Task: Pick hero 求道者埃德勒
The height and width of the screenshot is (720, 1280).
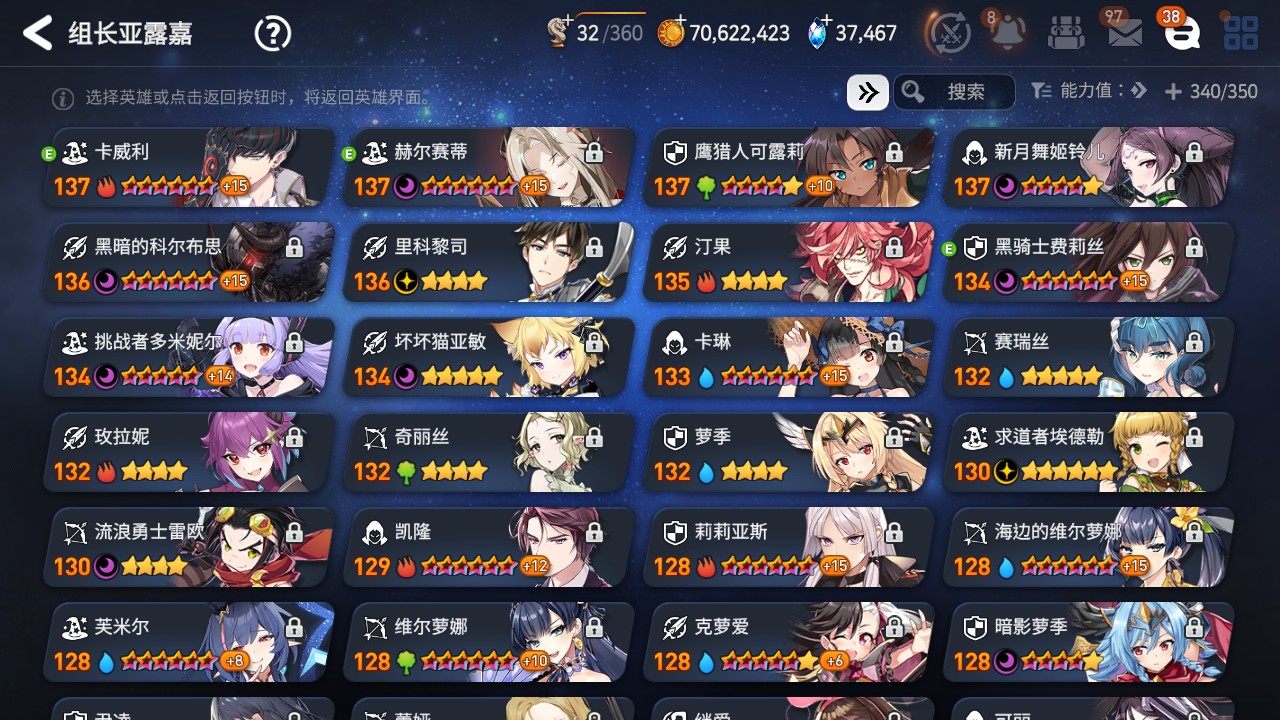Action: [1090, 452]
